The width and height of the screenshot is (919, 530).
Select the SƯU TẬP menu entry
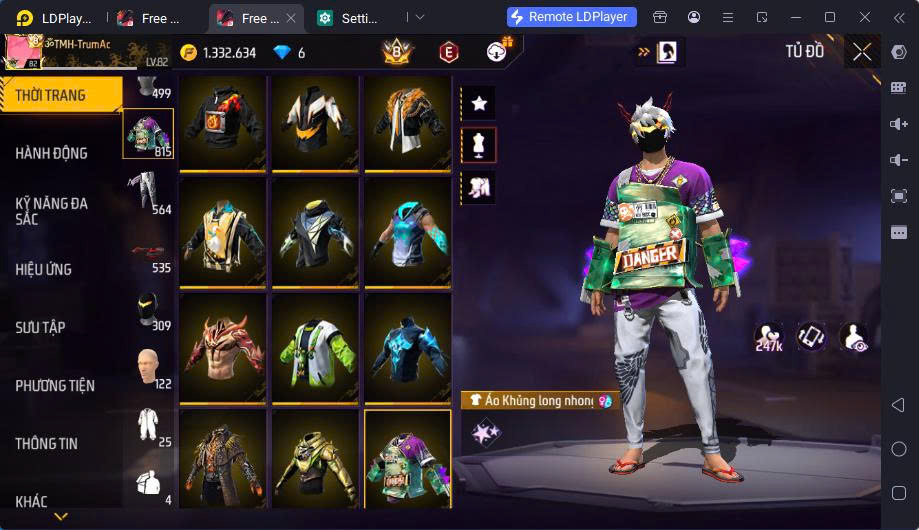40,327
